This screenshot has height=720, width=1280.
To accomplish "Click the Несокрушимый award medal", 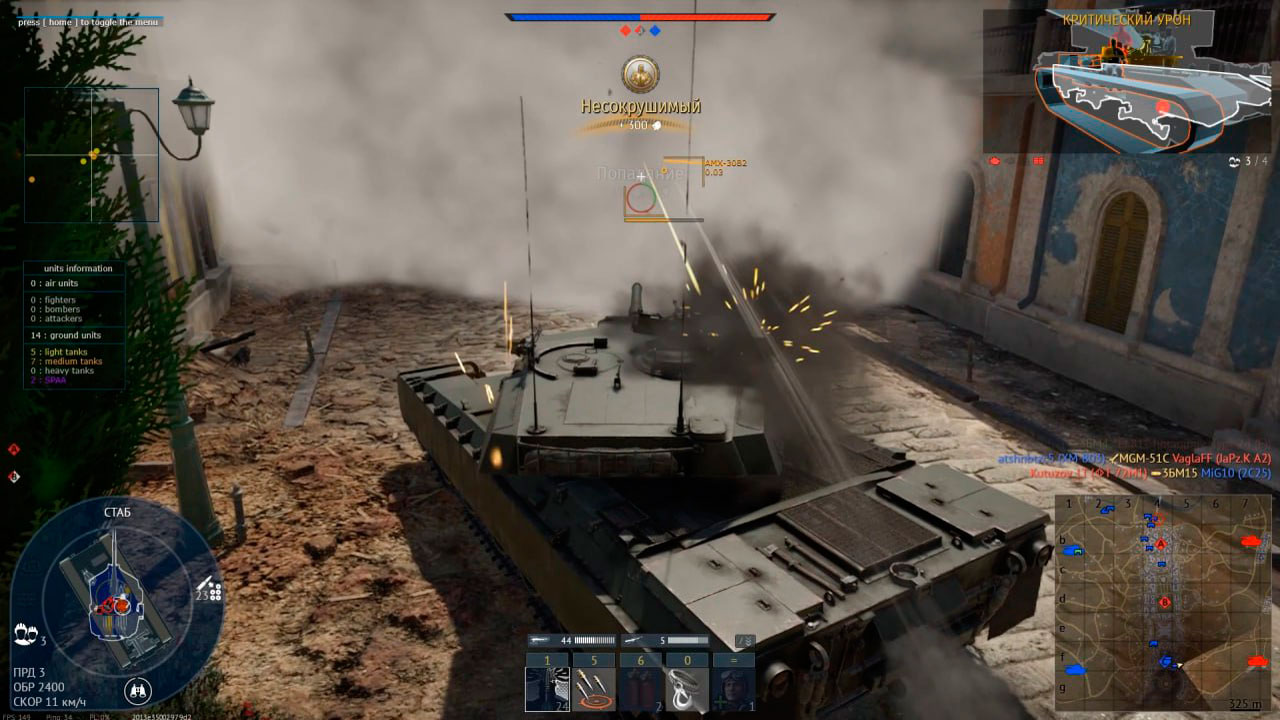I will [640, 75].
